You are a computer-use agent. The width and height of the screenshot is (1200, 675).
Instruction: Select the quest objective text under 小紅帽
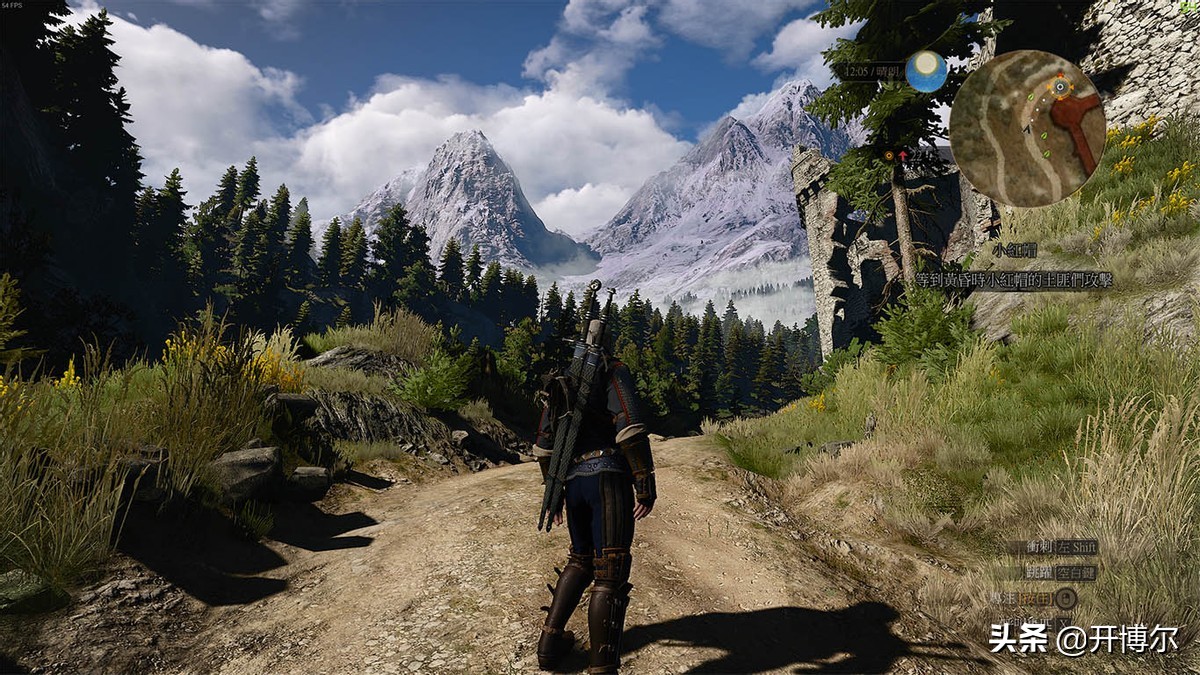click(1013, 279)
